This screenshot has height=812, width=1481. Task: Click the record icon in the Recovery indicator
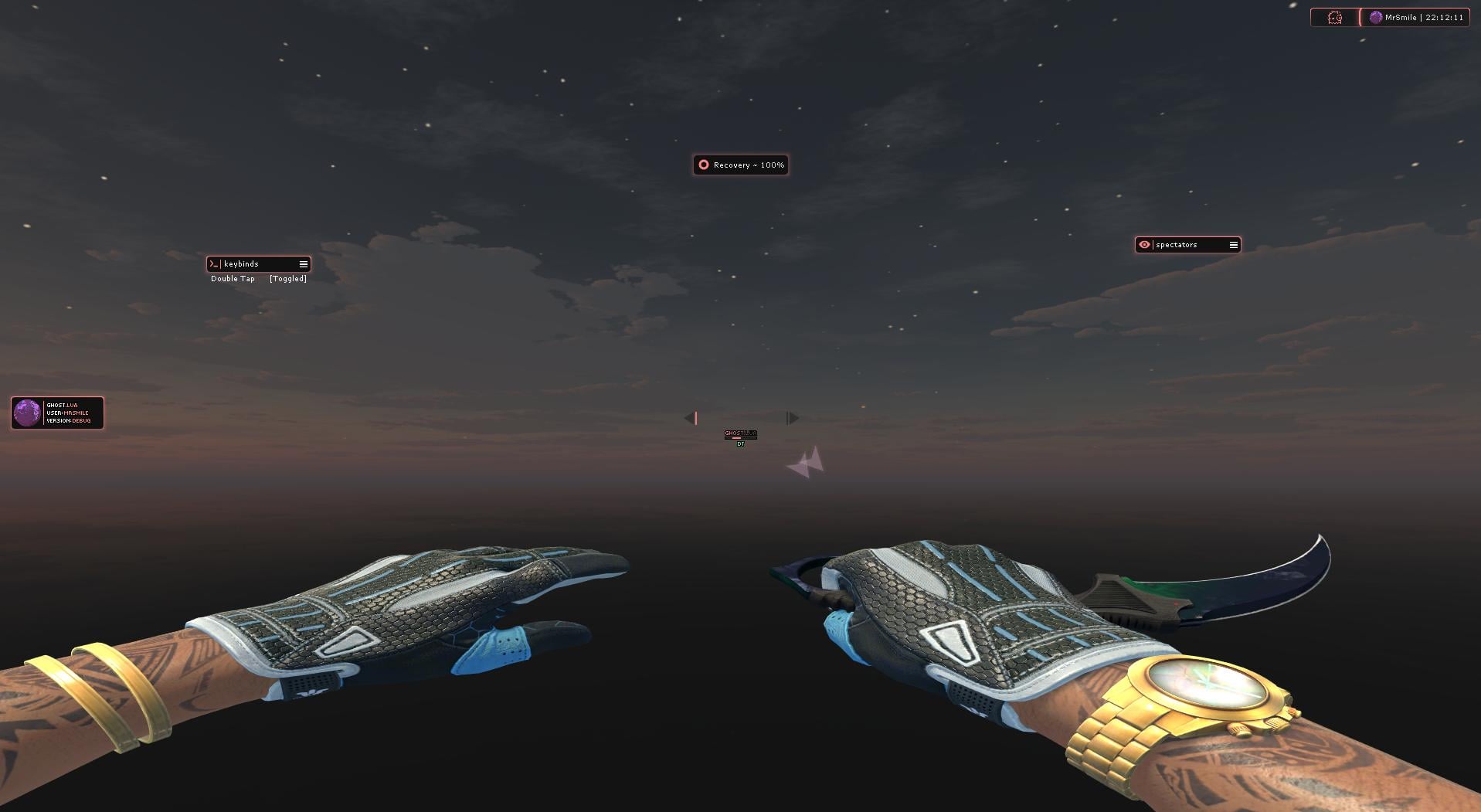point(702,165)
